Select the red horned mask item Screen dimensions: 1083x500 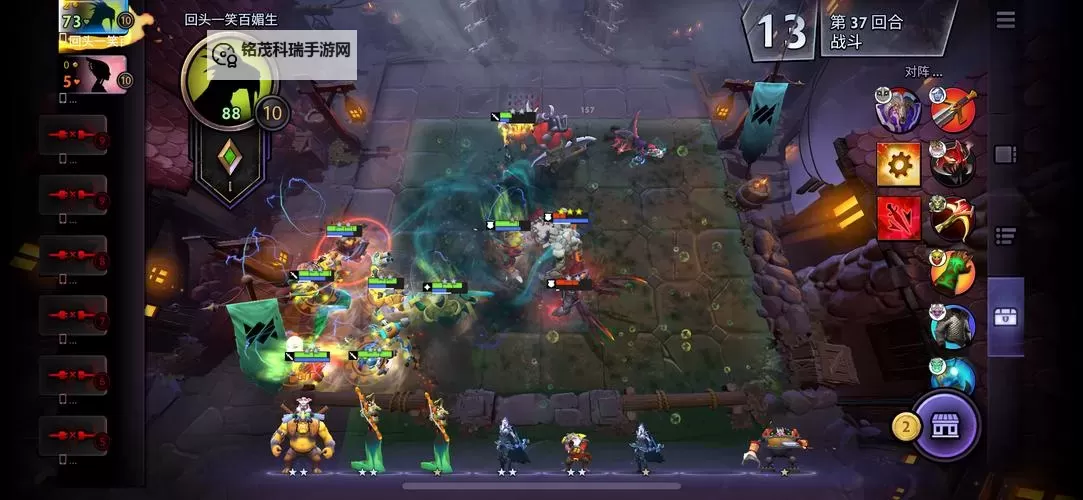[x=953, y=163]
